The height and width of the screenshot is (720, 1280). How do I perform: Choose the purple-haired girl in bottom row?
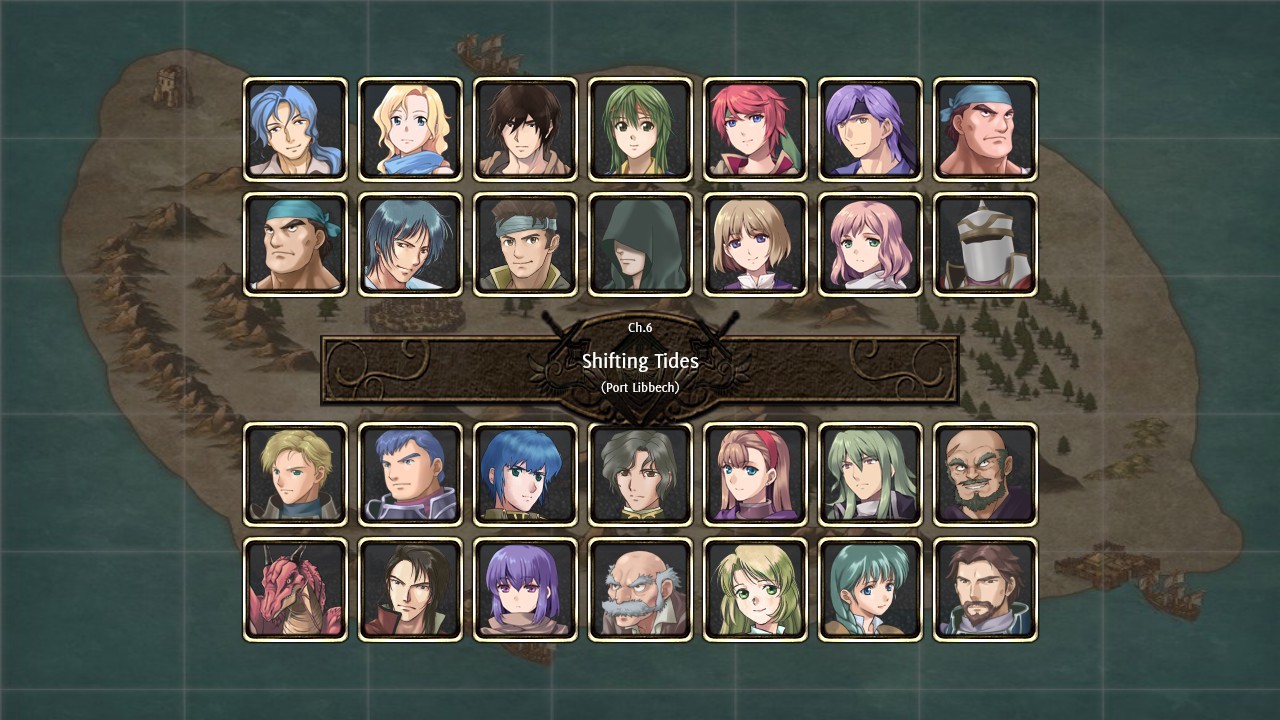(x=525, y=587)
